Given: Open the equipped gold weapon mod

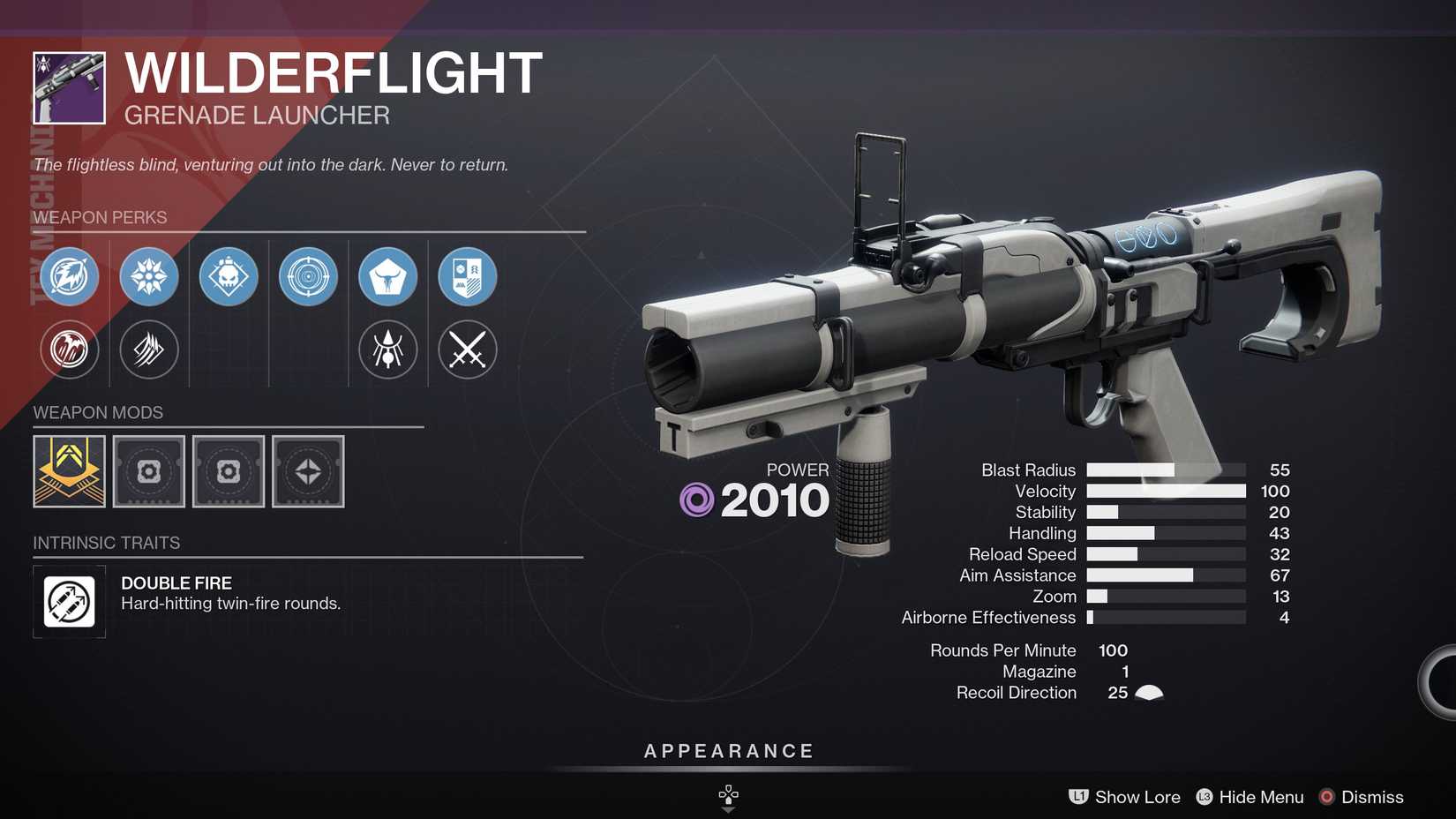Looking at the screenshot, I should (x=69, y=471).
